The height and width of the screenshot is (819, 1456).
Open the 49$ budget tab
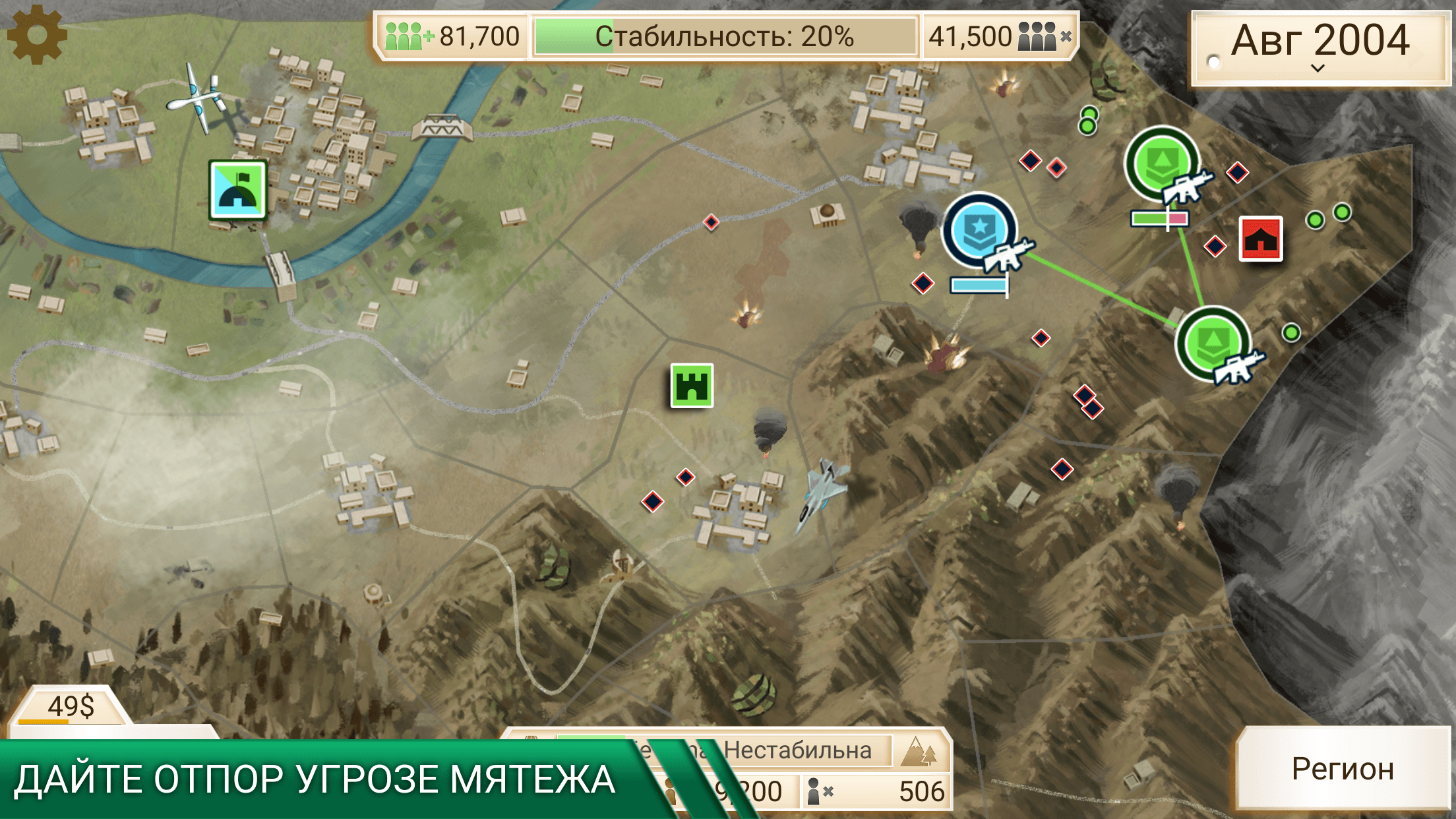[x=71, y=707]
